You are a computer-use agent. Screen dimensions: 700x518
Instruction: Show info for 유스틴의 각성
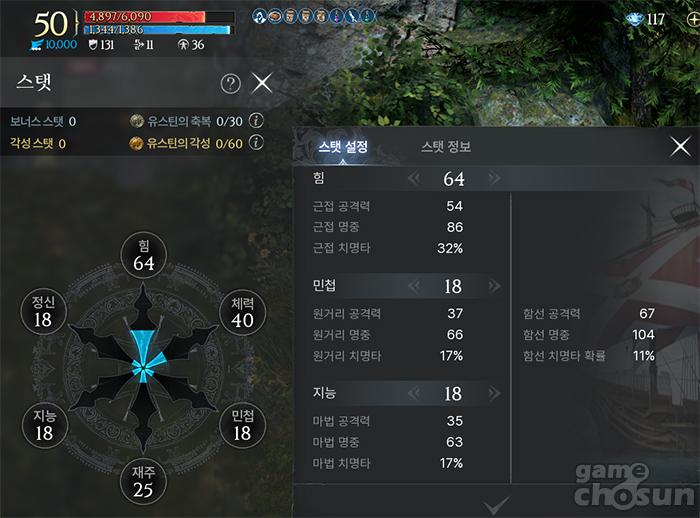256,143
